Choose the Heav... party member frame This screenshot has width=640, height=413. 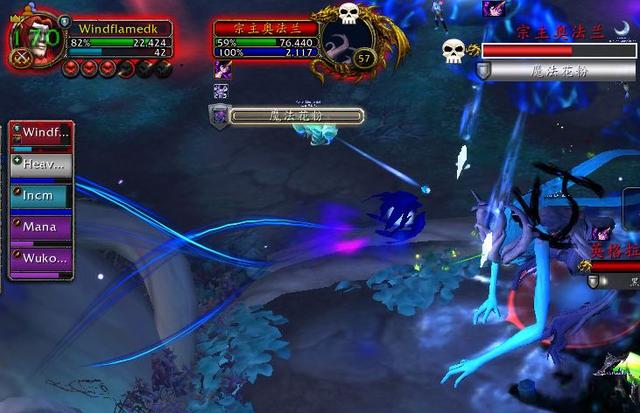41,164
